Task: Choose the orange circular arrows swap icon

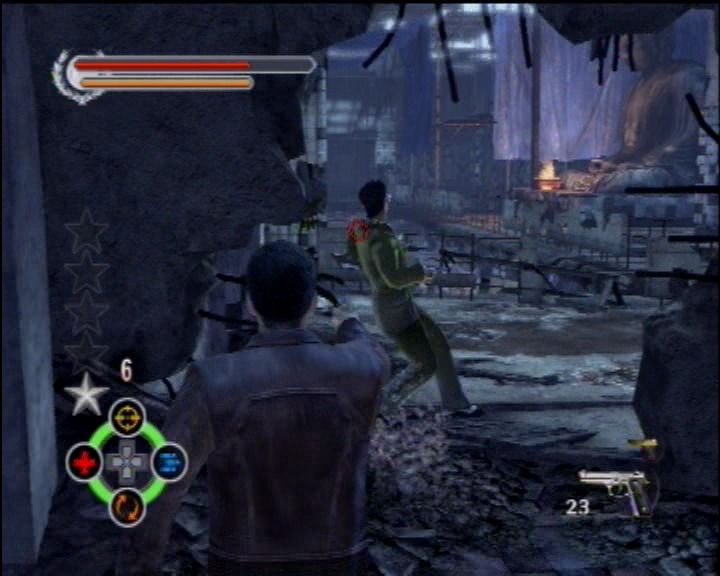Action: click(x=127, y=506)
